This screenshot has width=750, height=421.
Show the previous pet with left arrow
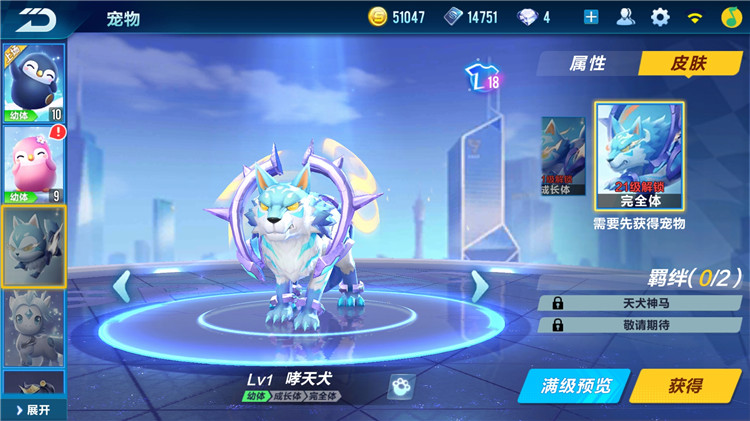tap(121, 286)
